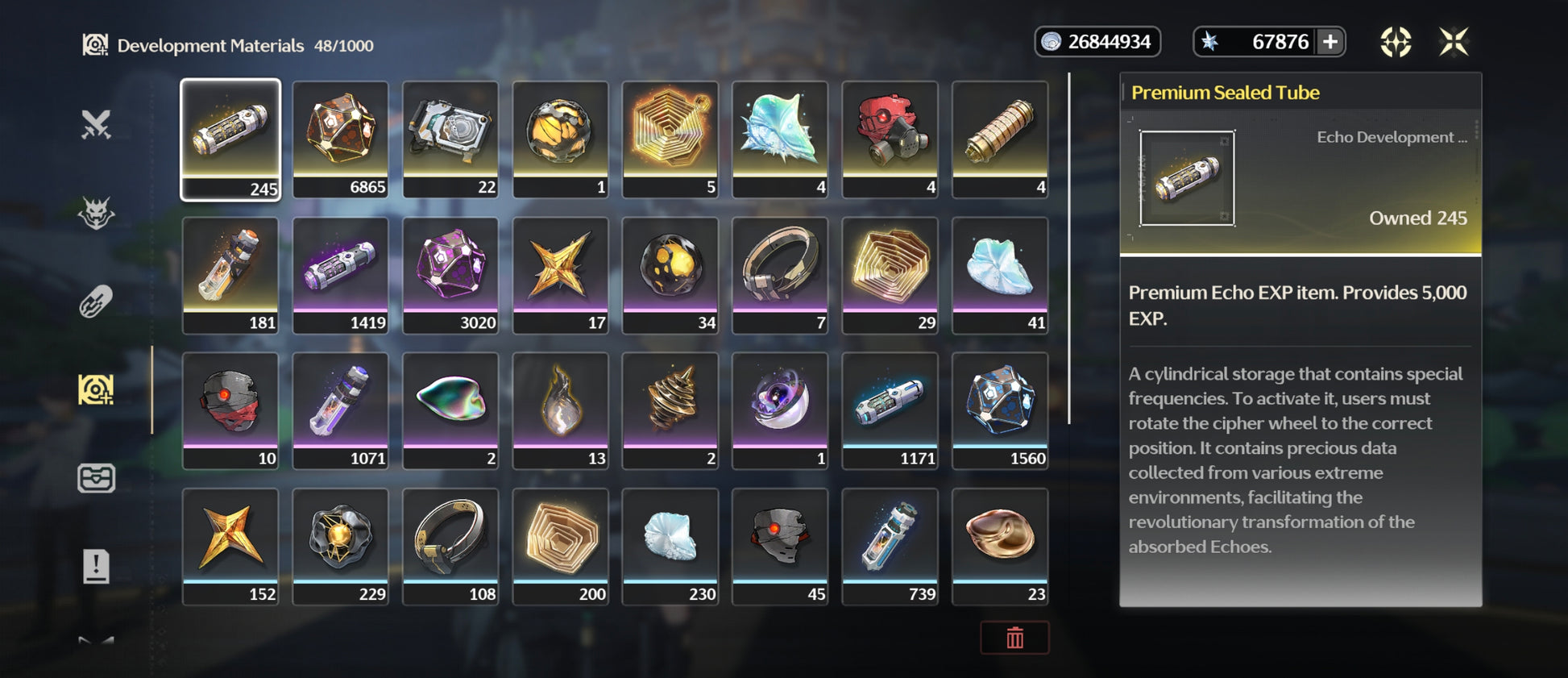The image size is (1568, 678).
Task: Pick the purple dodecahedron slot showing 3020
Action: (450, 274)
